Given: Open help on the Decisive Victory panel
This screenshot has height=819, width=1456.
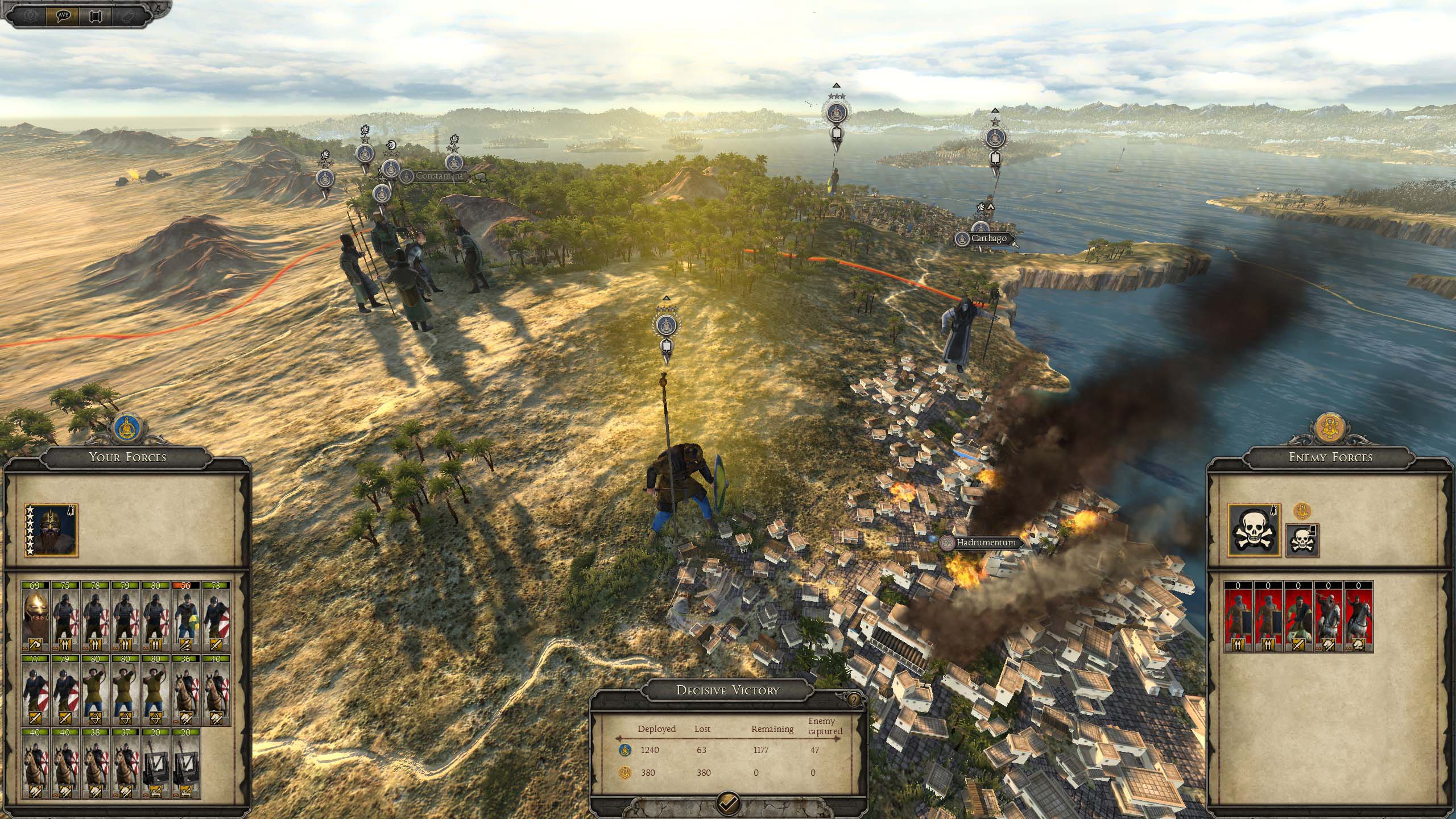Looking at the screenshot, I should (853, 699).
